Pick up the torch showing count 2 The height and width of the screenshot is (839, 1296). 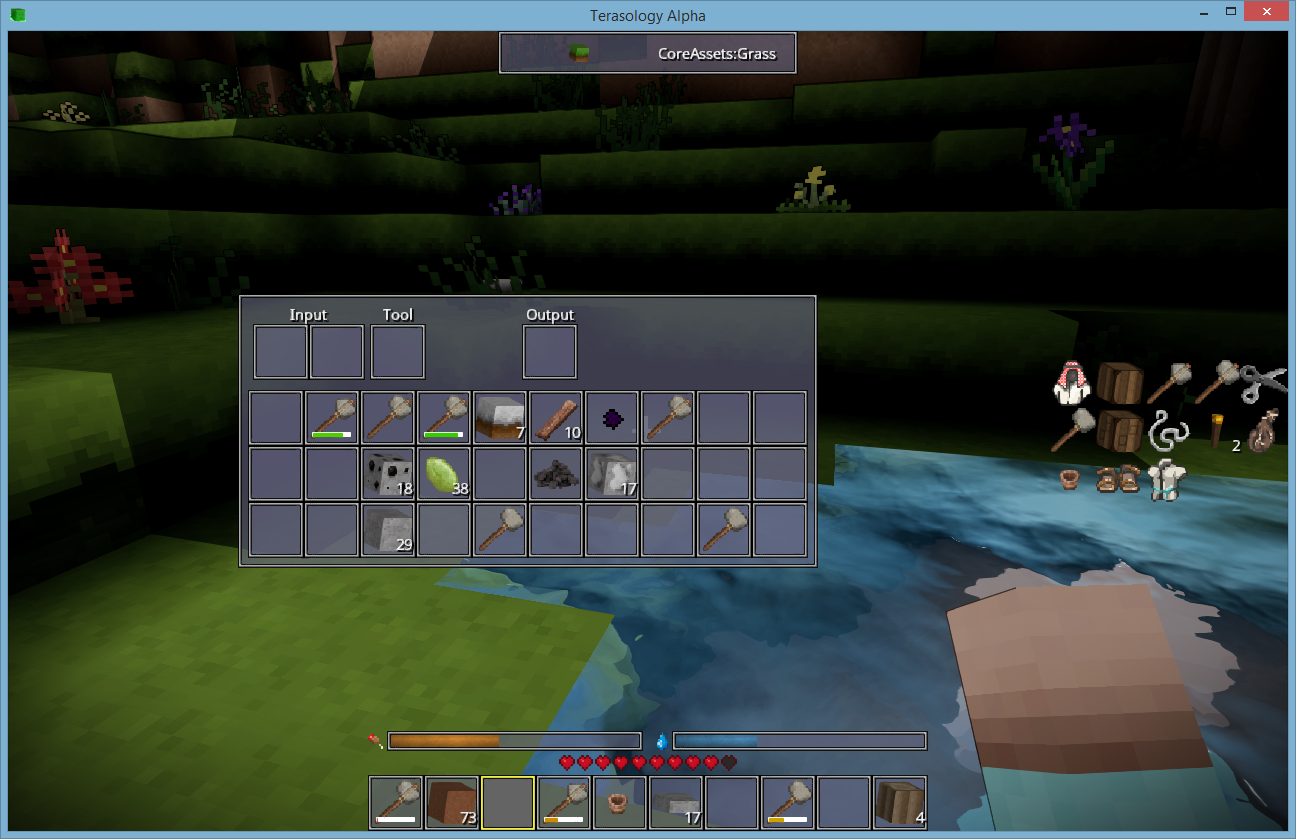pyautogui.click(x=1217, y=429)
